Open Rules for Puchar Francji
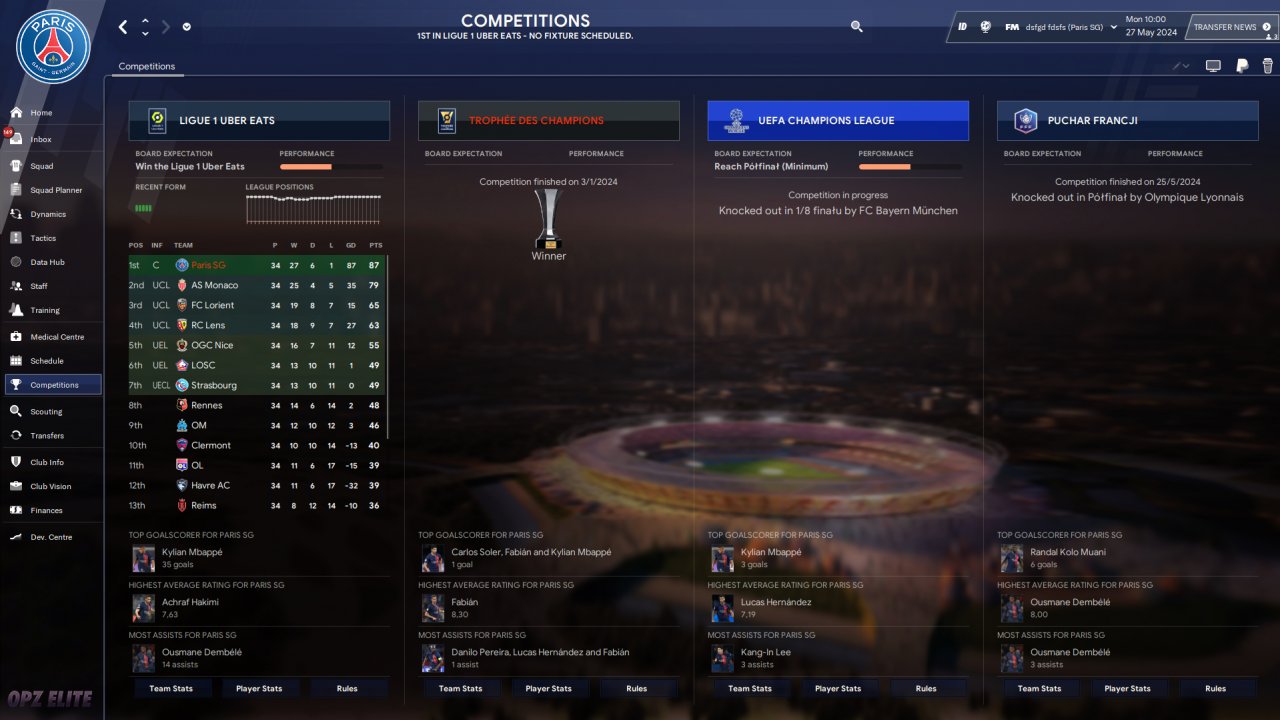The image size is (1280, 720). (x=1215, y=688)
